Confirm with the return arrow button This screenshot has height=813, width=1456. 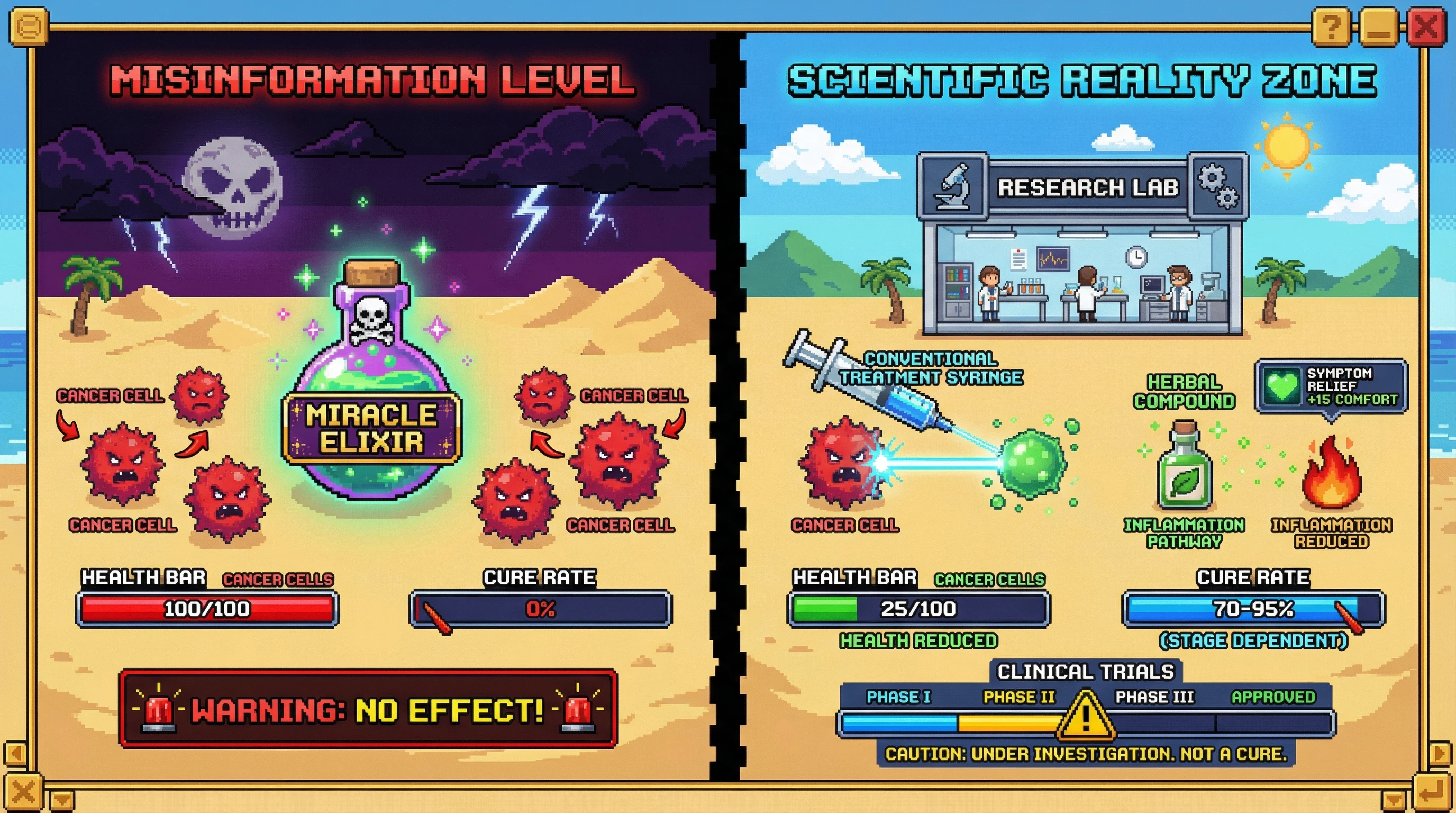coord(1433,793)
